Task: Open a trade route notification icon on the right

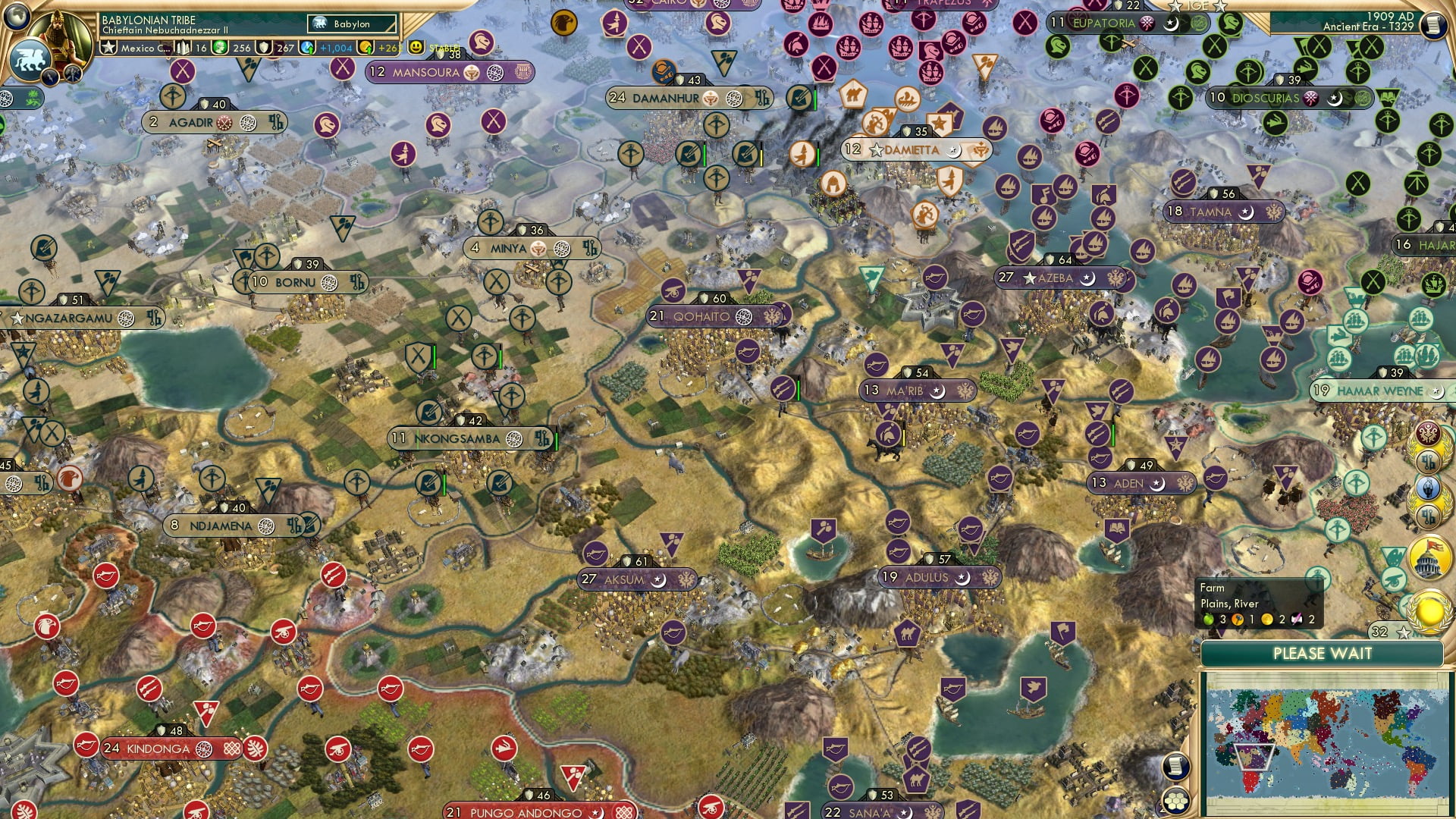Action: click(x=1429, y=463)
